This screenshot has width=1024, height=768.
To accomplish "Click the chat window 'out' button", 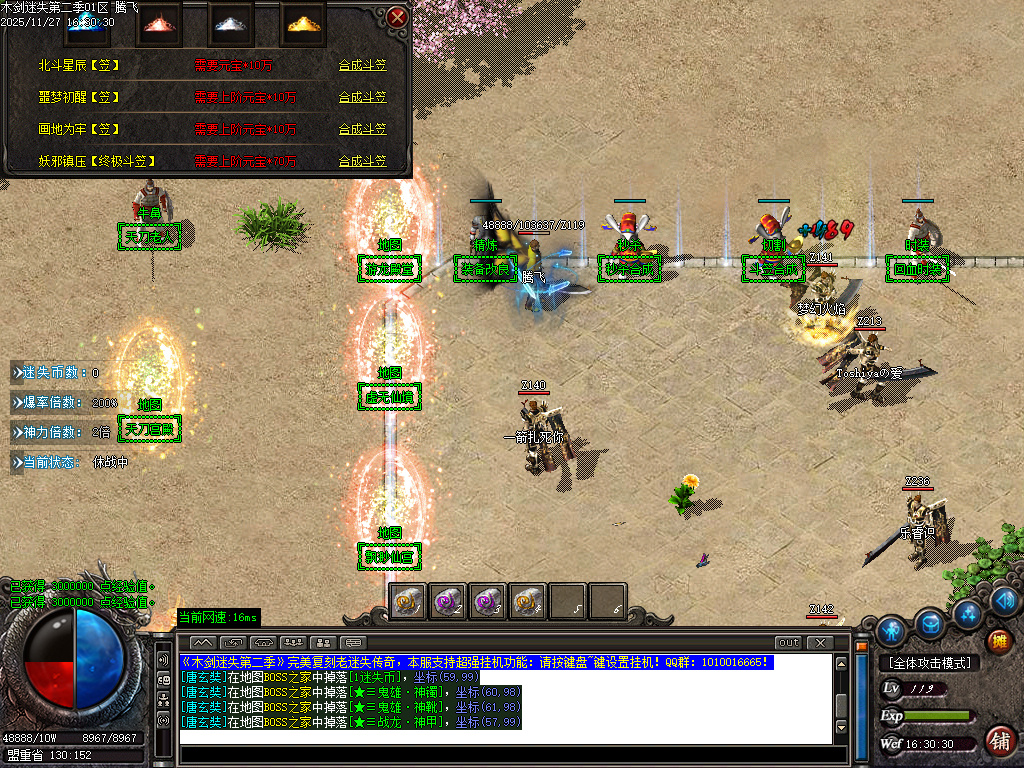I will tap(788, 642).
